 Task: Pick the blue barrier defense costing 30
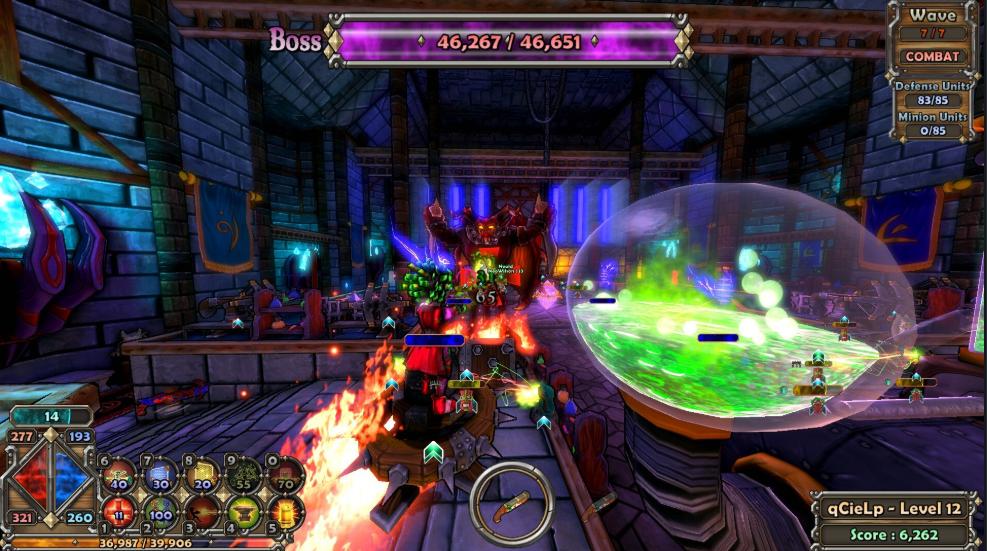click(161, 474)
